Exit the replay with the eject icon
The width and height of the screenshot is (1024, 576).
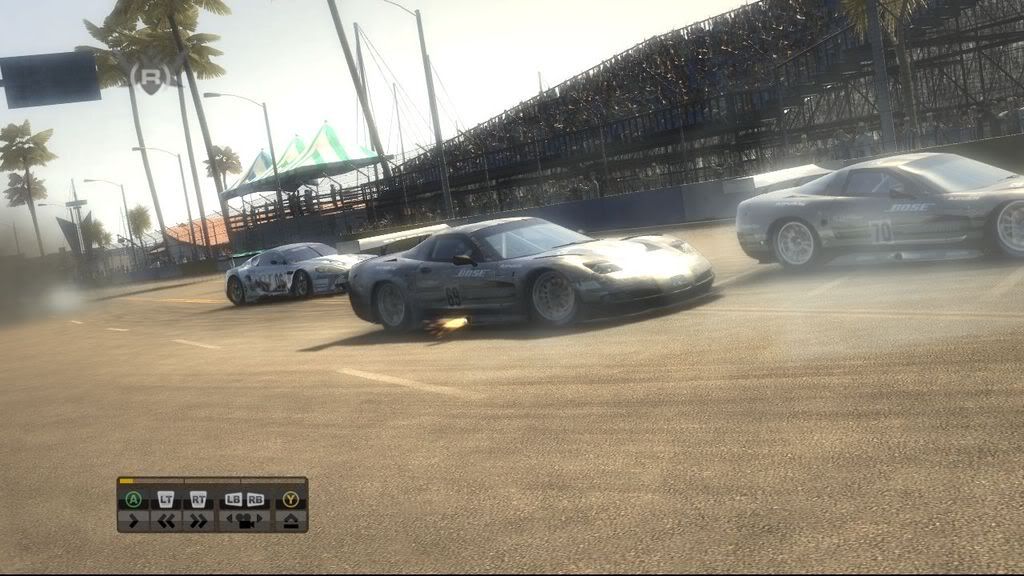(x=291, y=520)
